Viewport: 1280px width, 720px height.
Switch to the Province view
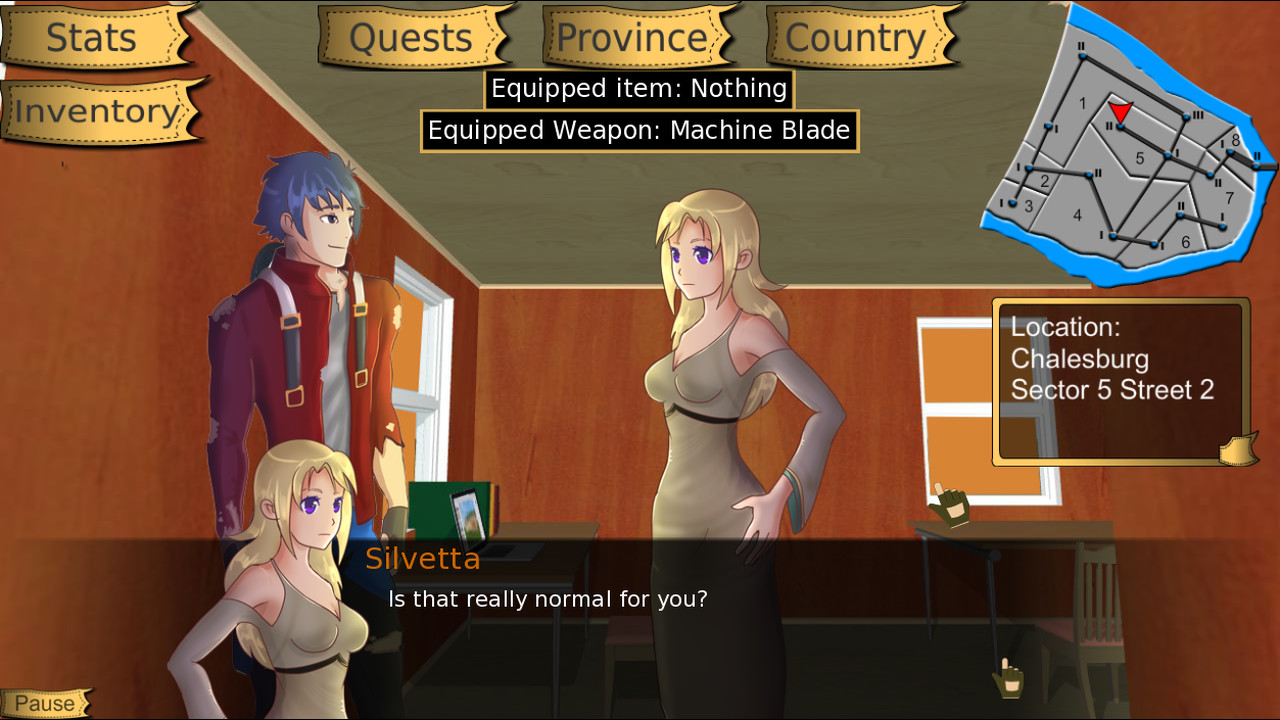(630, 36)
